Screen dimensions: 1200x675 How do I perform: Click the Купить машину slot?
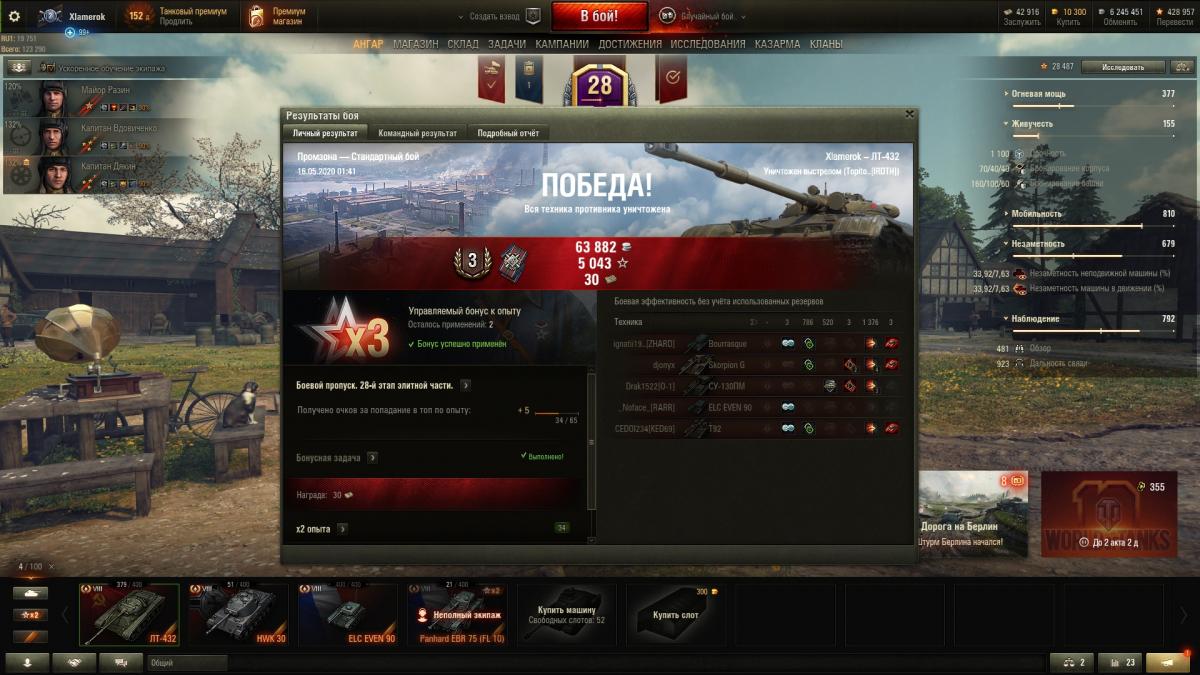tap(566, 614)
